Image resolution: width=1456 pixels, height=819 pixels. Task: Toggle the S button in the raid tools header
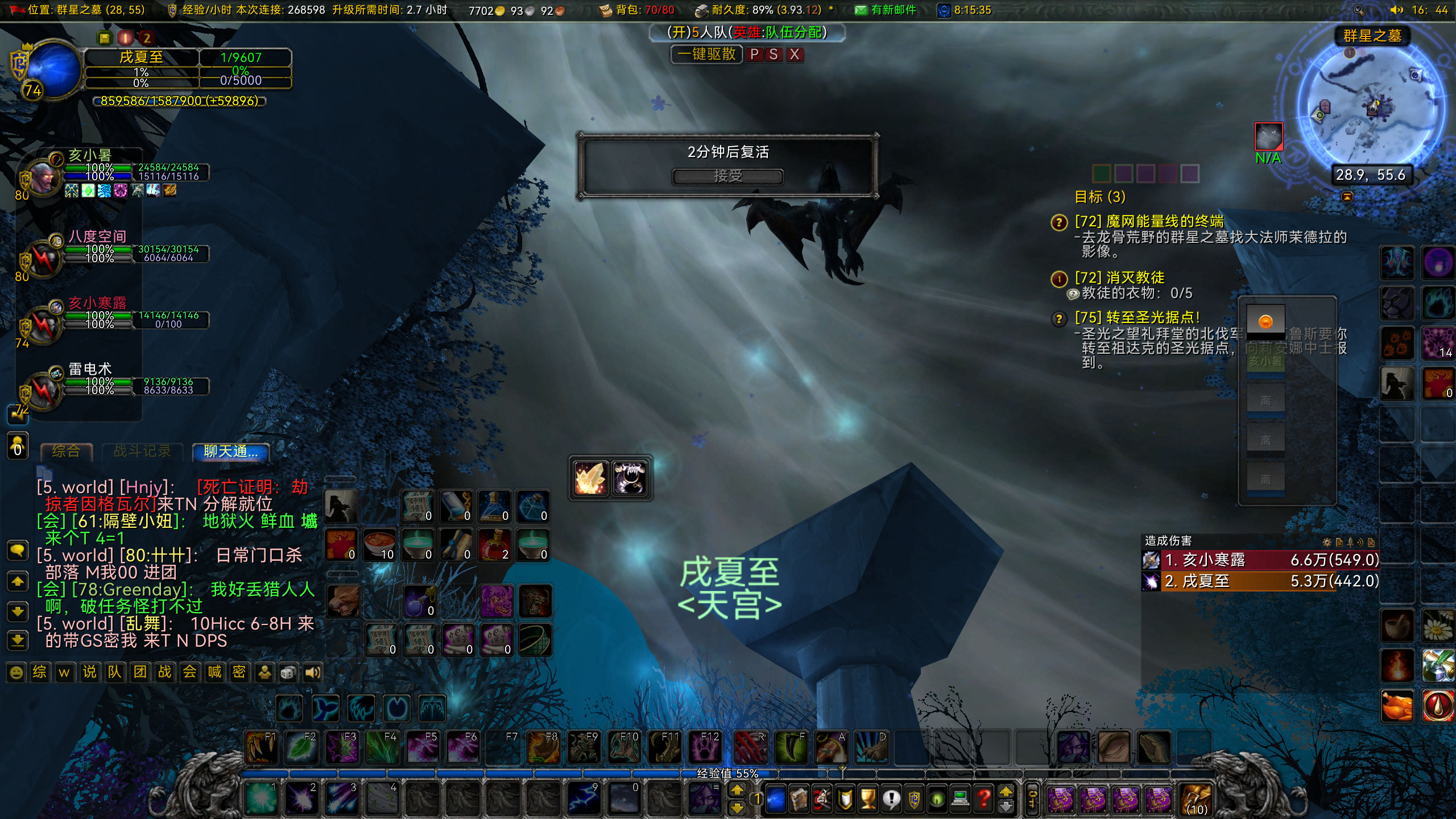click(x=773, y=55)
